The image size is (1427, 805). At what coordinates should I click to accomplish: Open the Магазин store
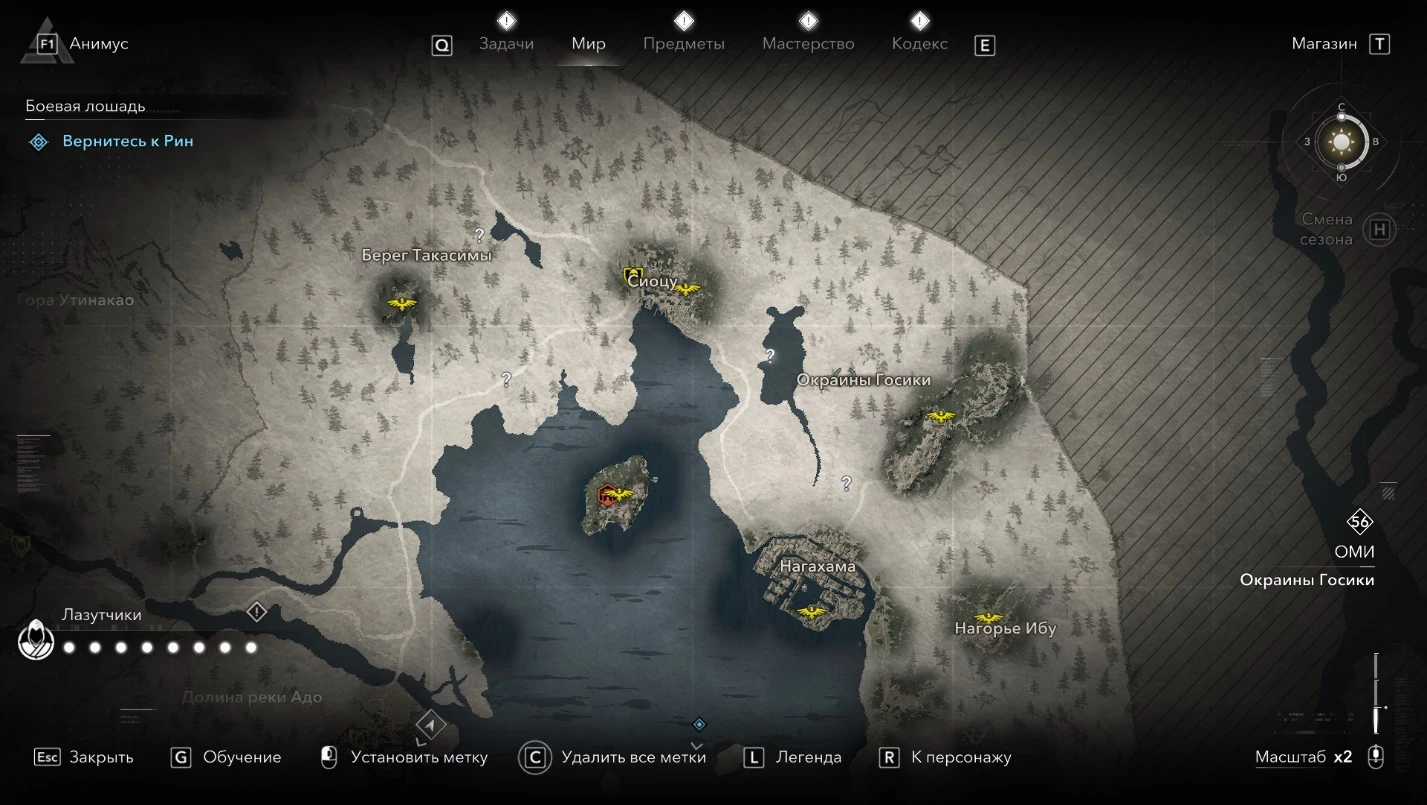(1324, 44)
